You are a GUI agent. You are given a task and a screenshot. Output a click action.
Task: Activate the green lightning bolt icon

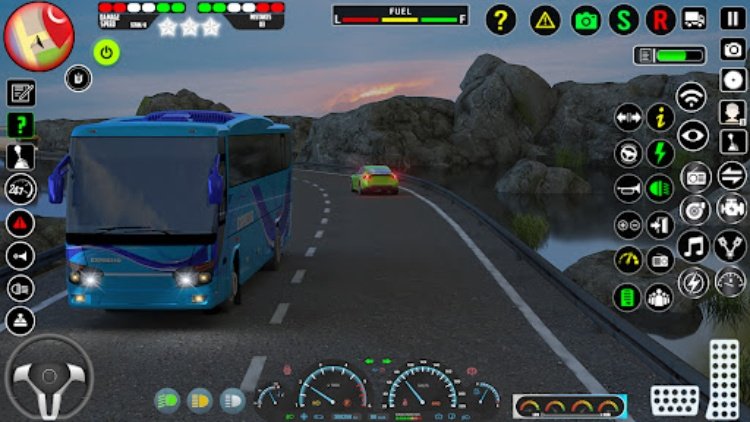pos(660,153)
